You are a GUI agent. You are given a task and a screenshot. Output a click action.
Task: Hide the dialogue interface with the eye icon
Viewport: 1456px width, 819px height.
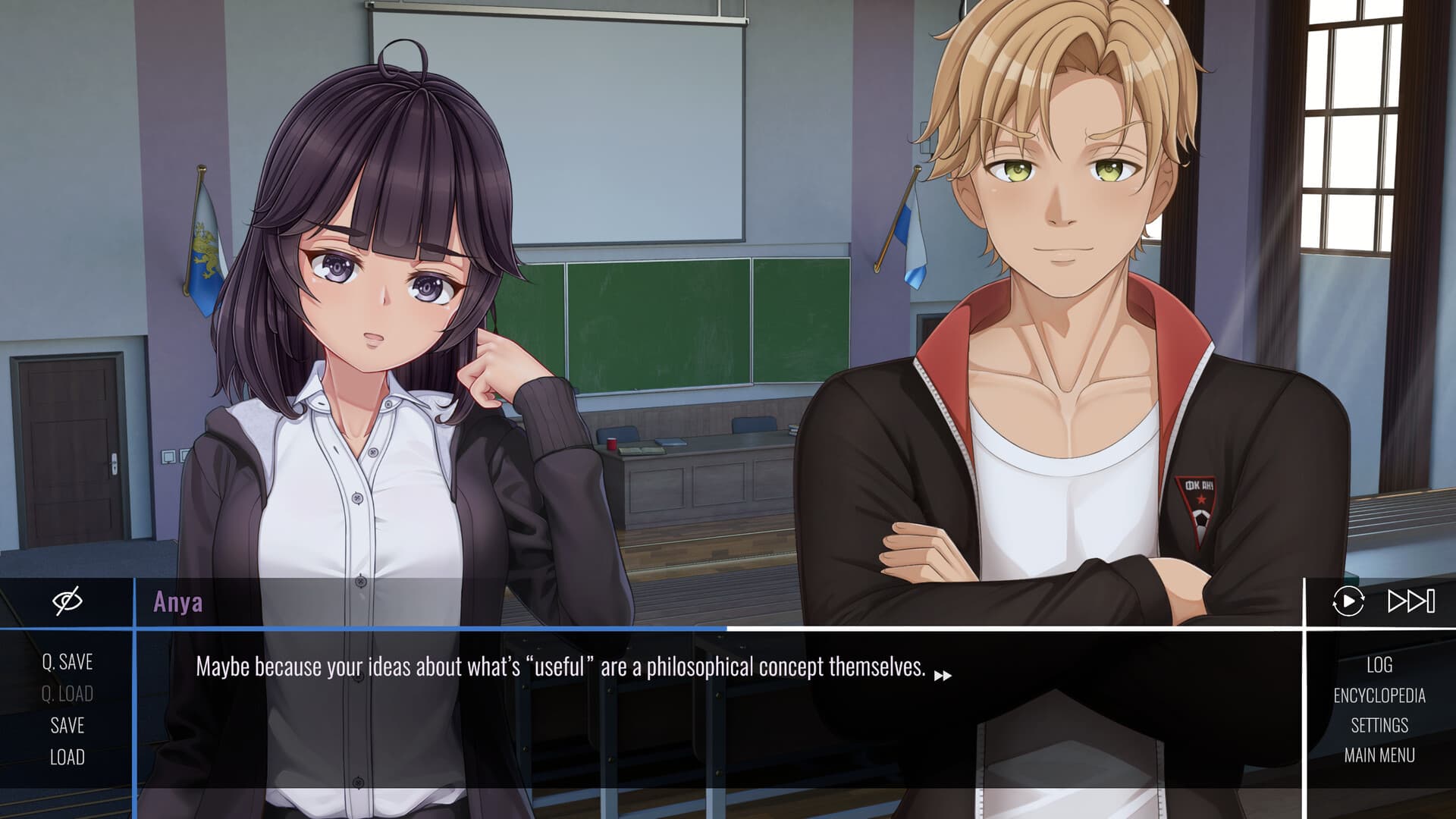[67, 601]
